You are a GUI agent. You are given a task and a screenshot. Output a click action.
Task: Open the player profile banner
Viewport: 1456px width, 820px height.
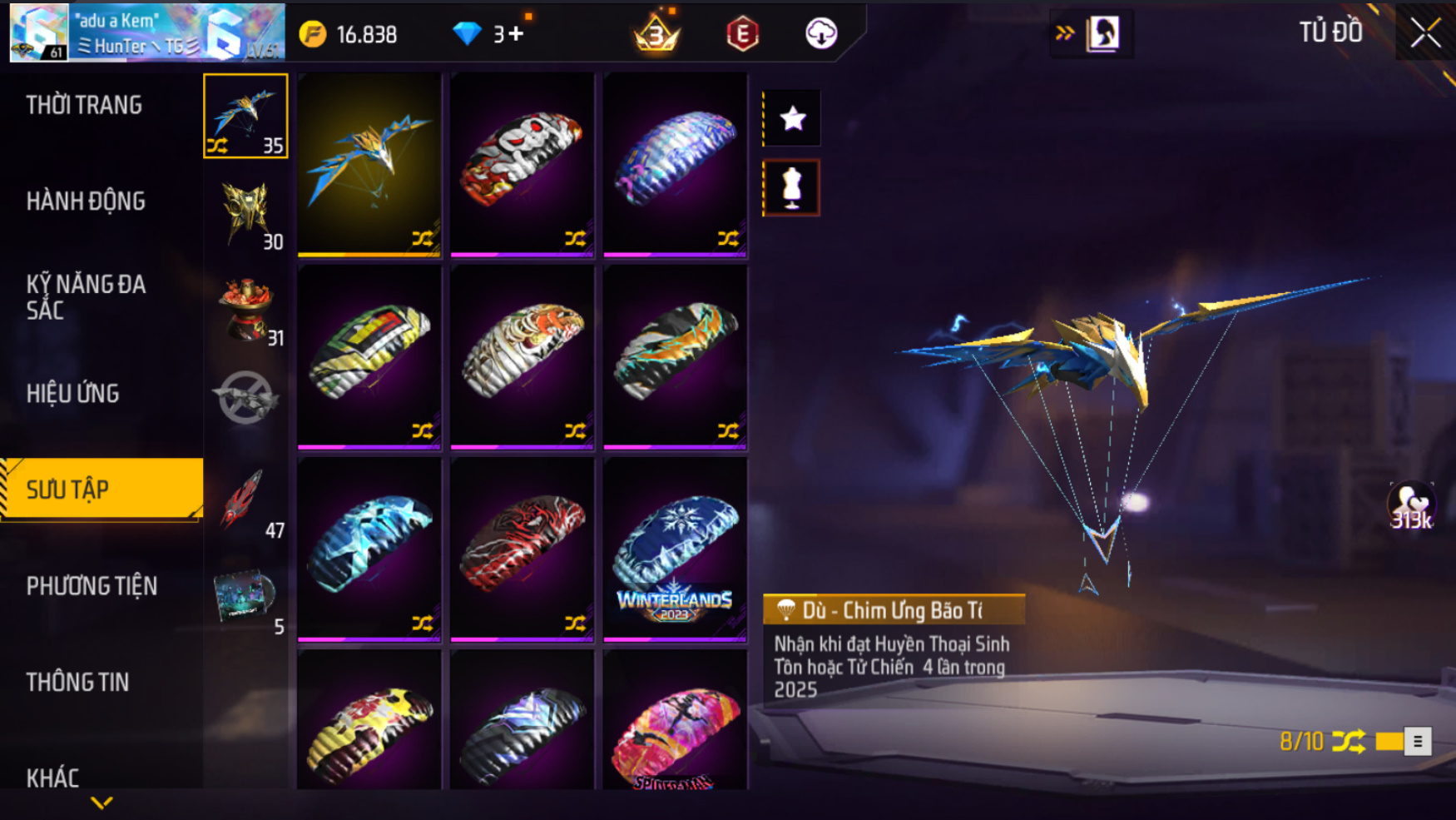tap(147, 33)
